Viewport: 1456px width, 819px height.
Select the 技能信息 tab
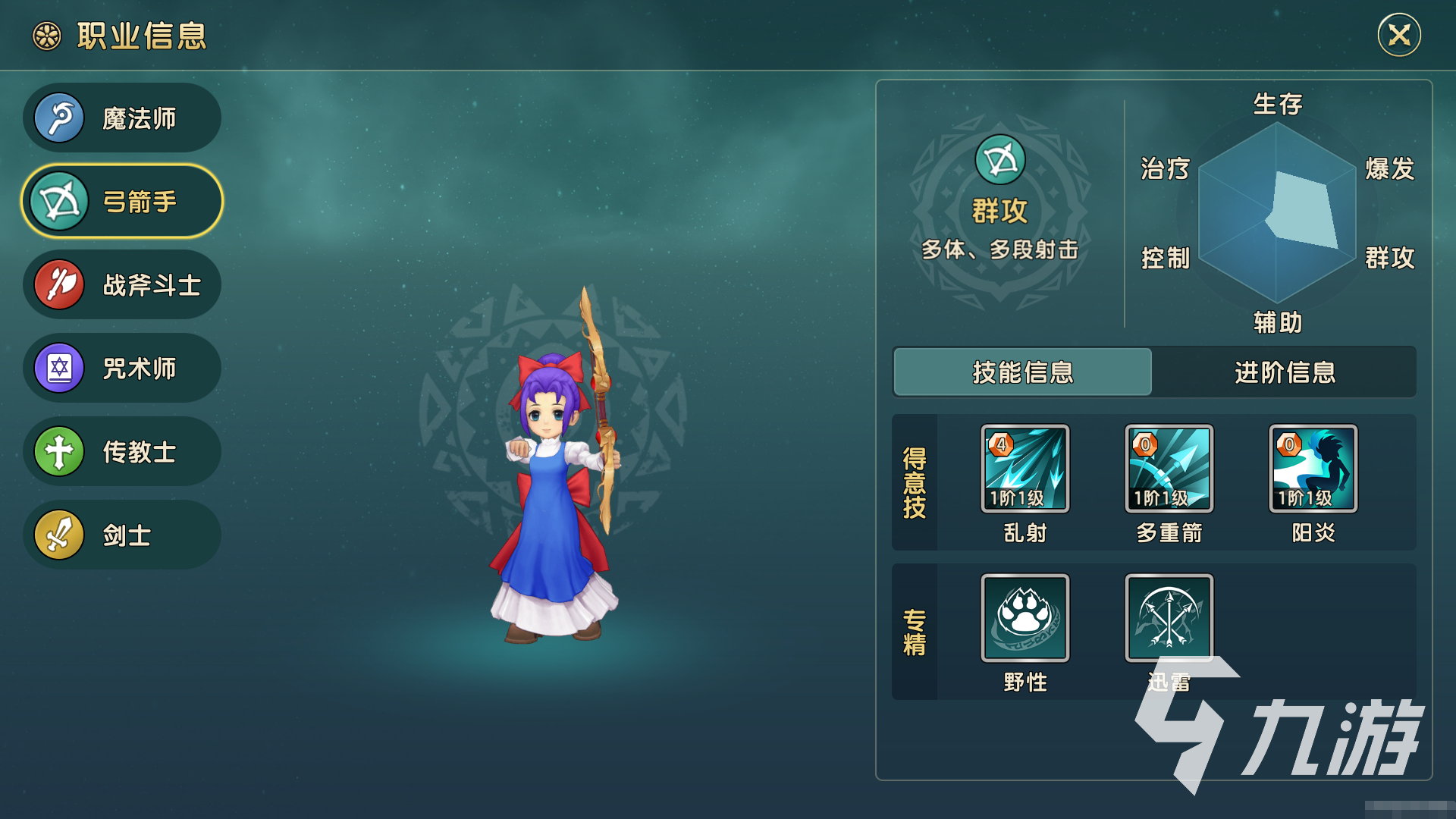click(x=1023, y=373)
